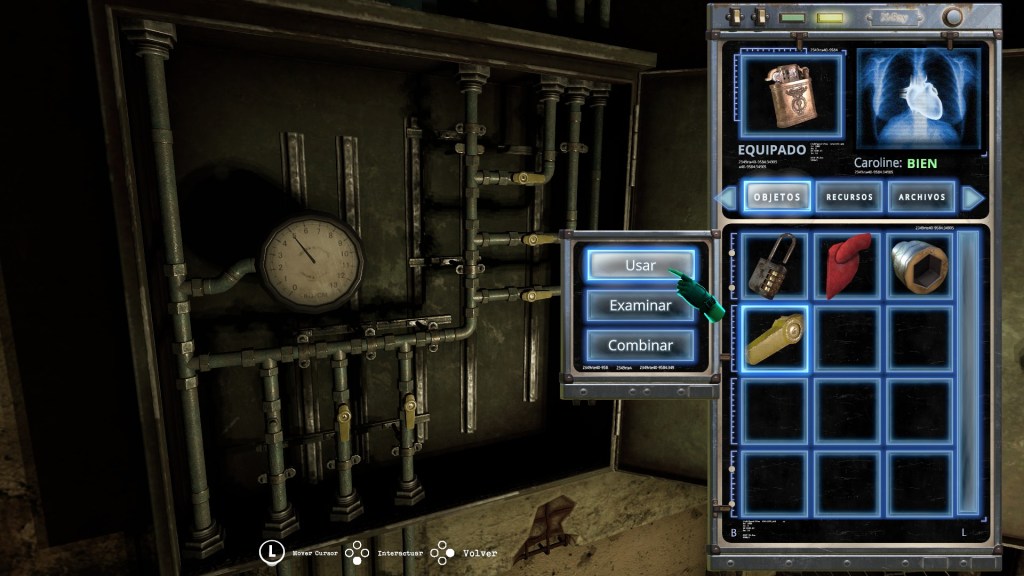Click the equipped lighter slot
This screenshot has width=1024, height=576.
click(791, 96)
